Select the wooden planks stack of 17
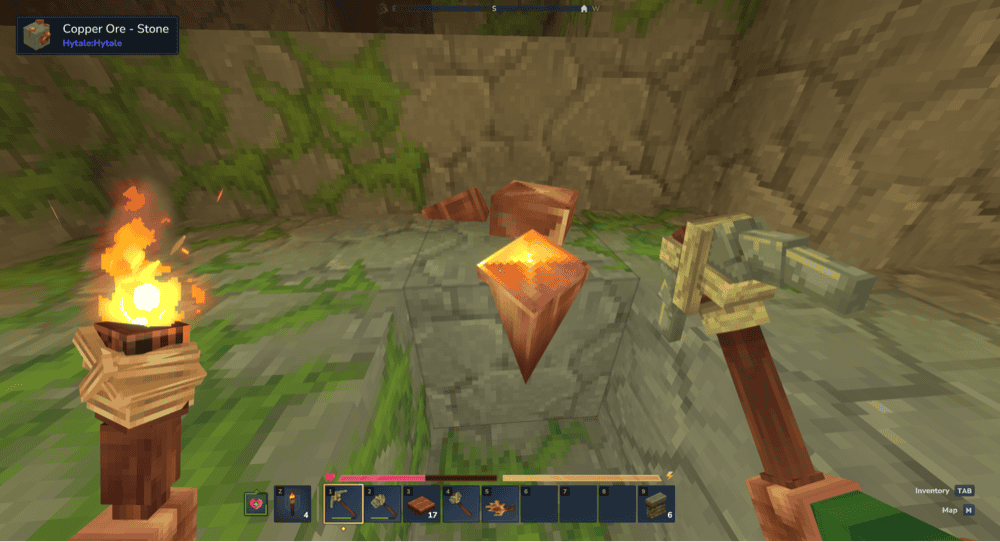 (421, 504)
